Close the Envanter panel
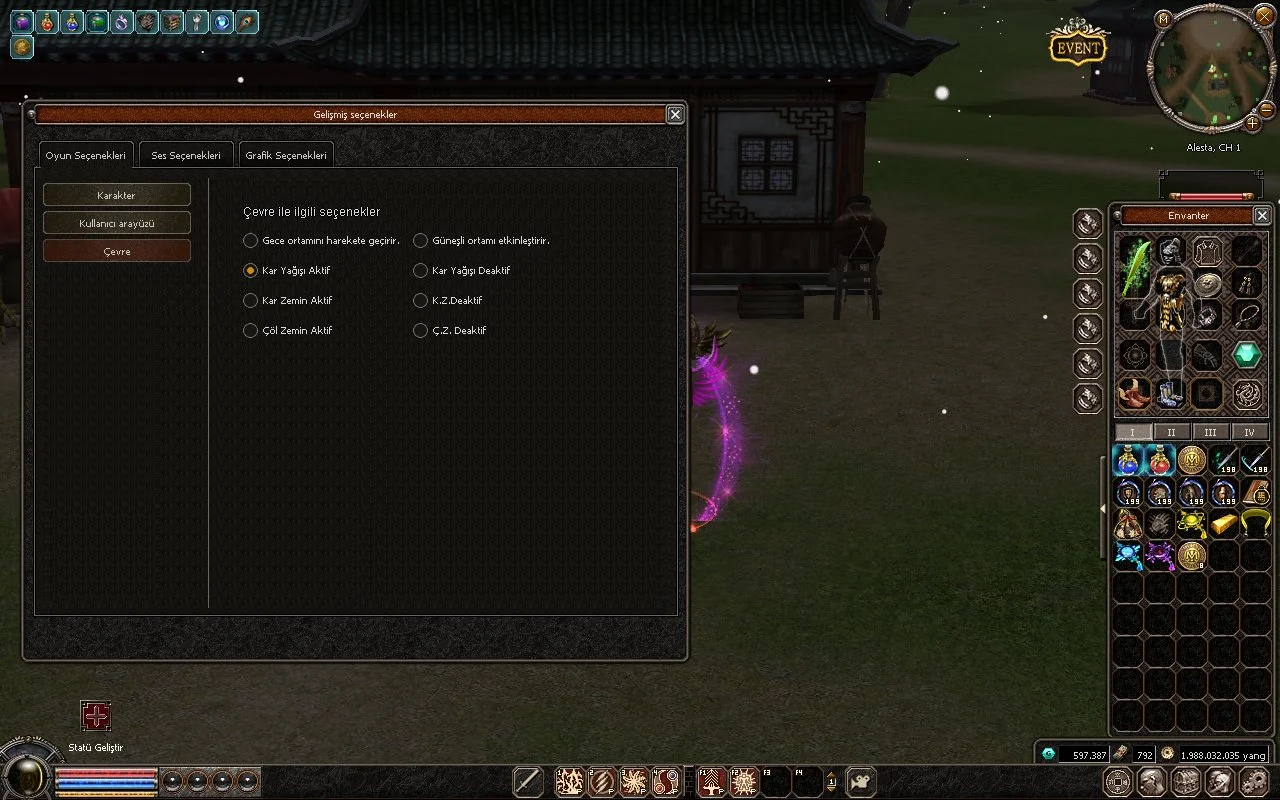The image size is (1280, 800). (1262, 215)
